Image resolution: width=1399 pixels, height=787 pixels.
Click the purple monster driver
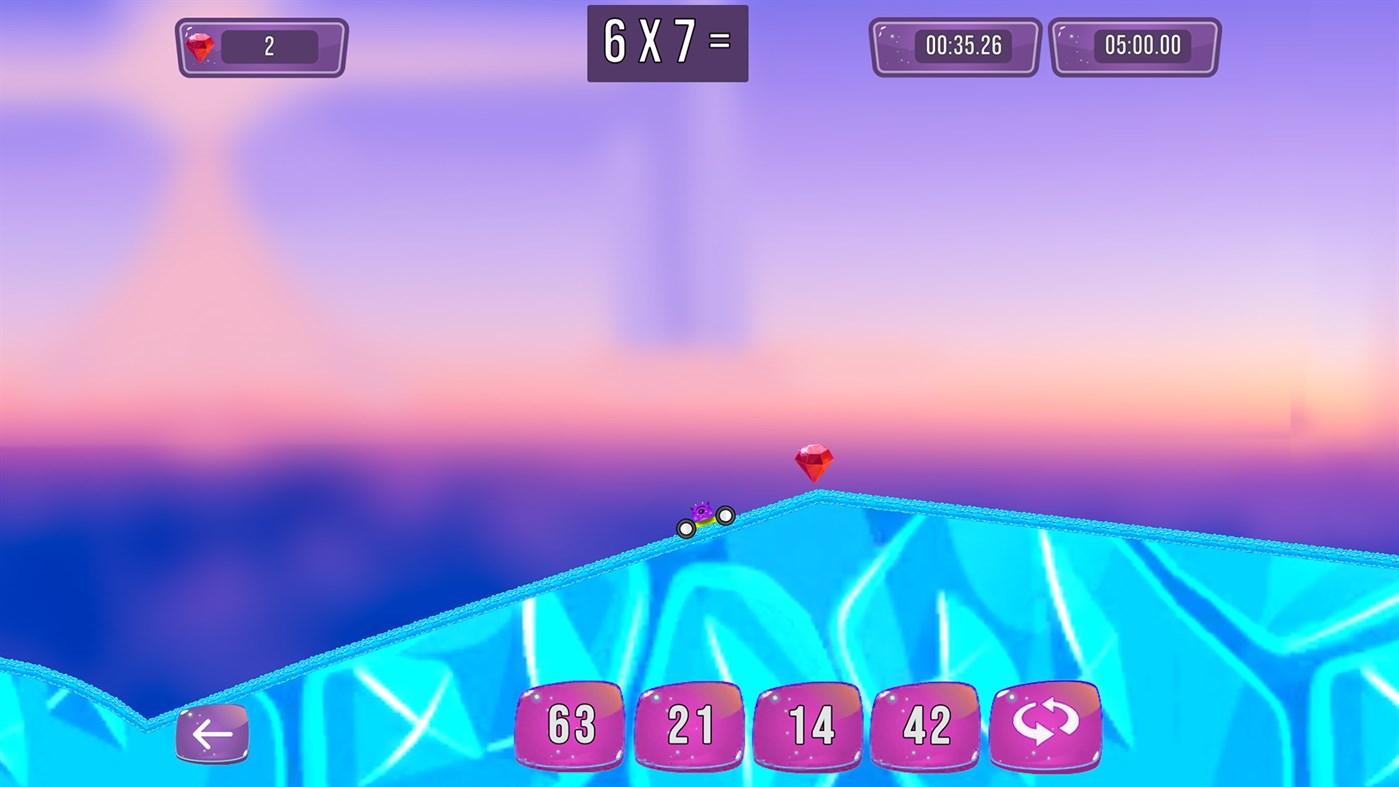(700, 510)
